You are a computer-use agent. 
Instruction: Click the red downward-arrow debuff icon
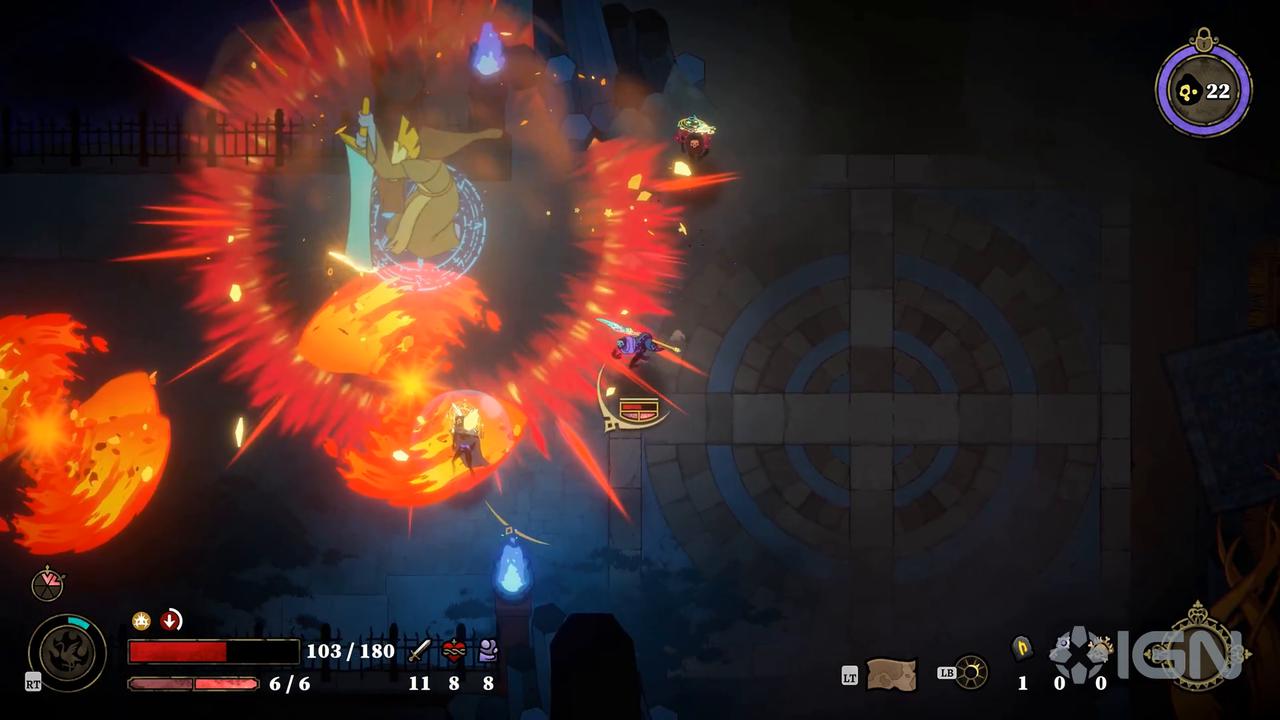coord(170,620)
